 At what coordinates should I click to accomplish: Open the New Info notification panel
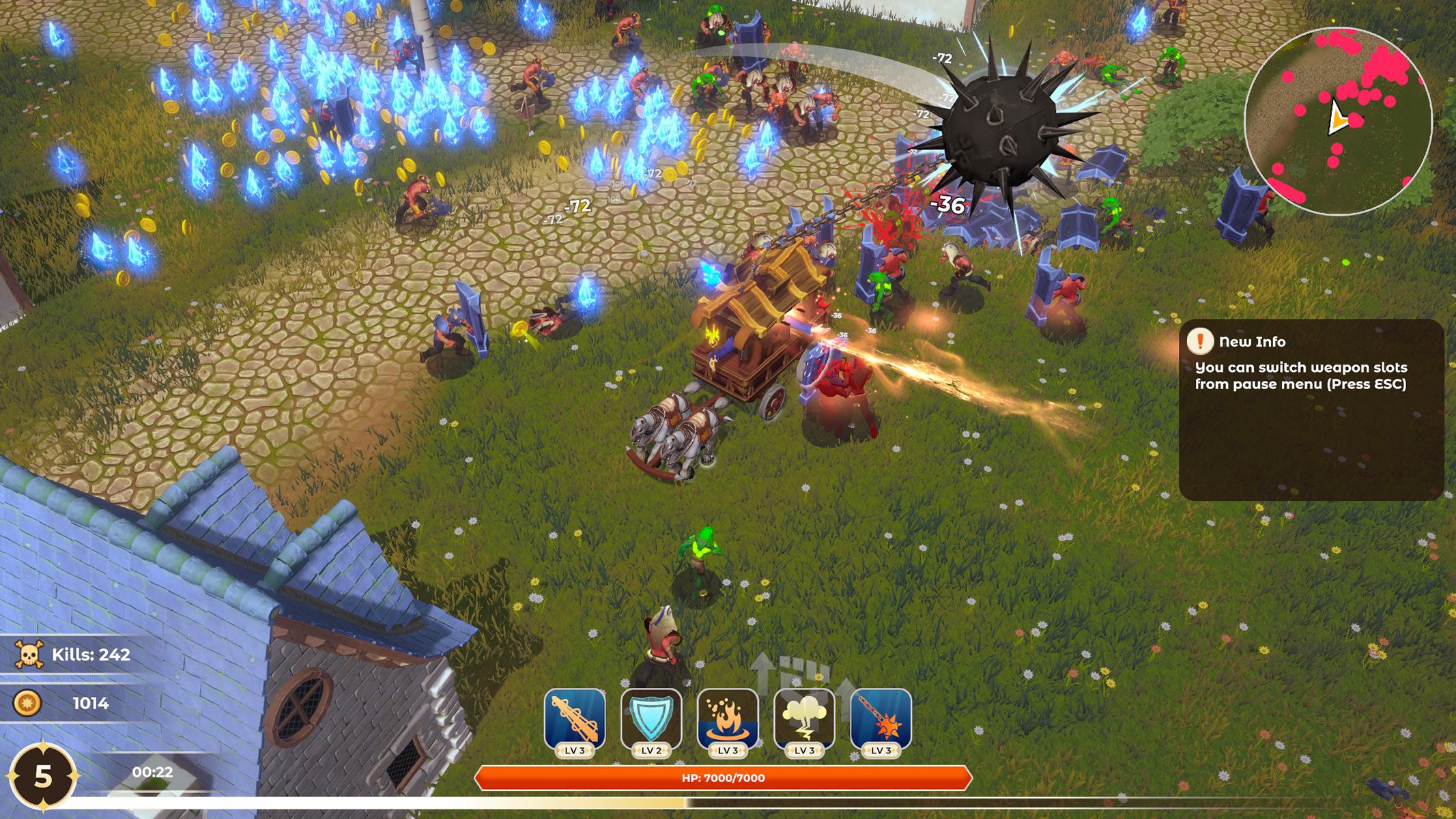1310,409
